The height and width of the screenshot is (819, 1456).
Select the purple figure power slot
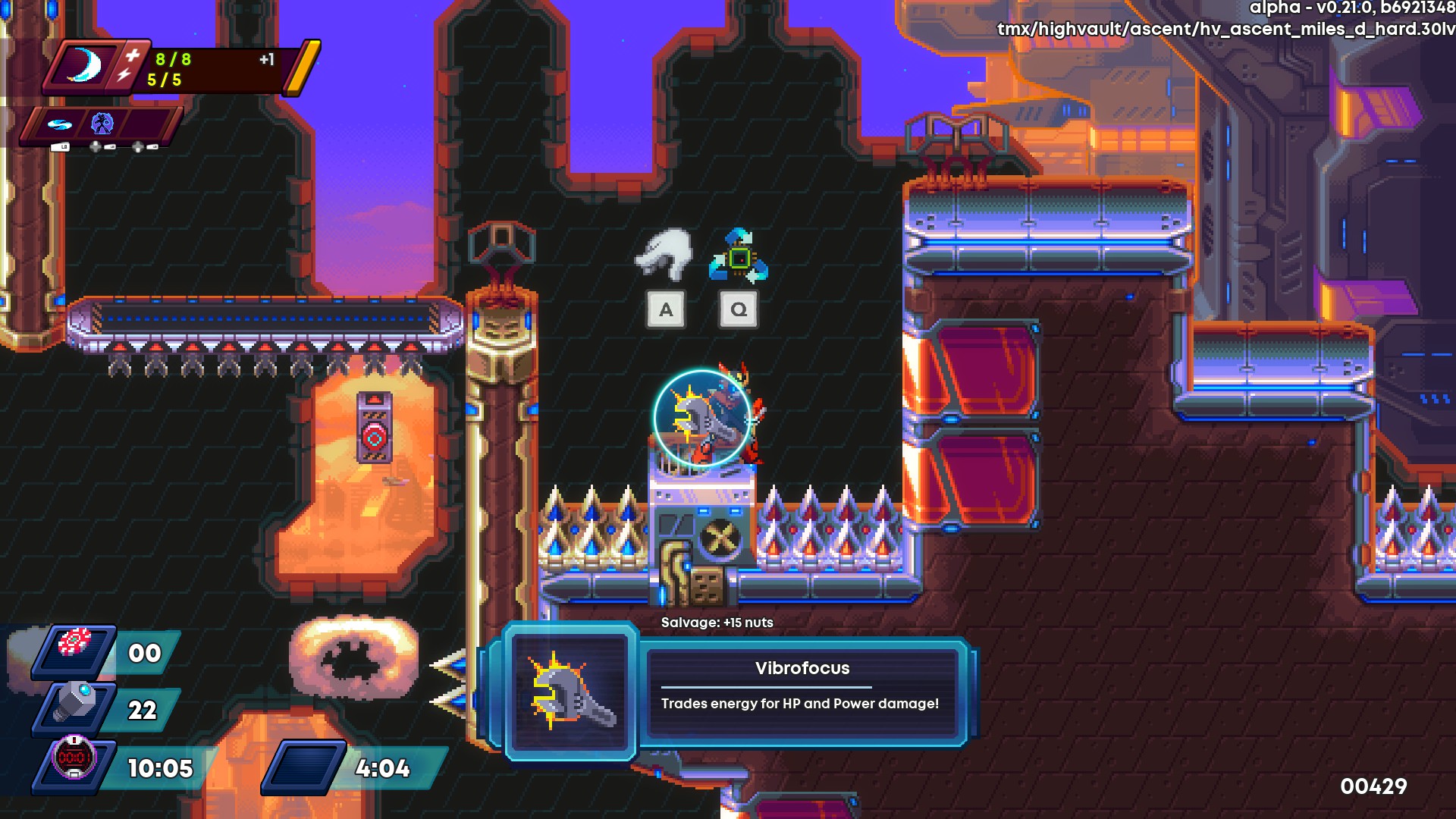pos(102,124)
